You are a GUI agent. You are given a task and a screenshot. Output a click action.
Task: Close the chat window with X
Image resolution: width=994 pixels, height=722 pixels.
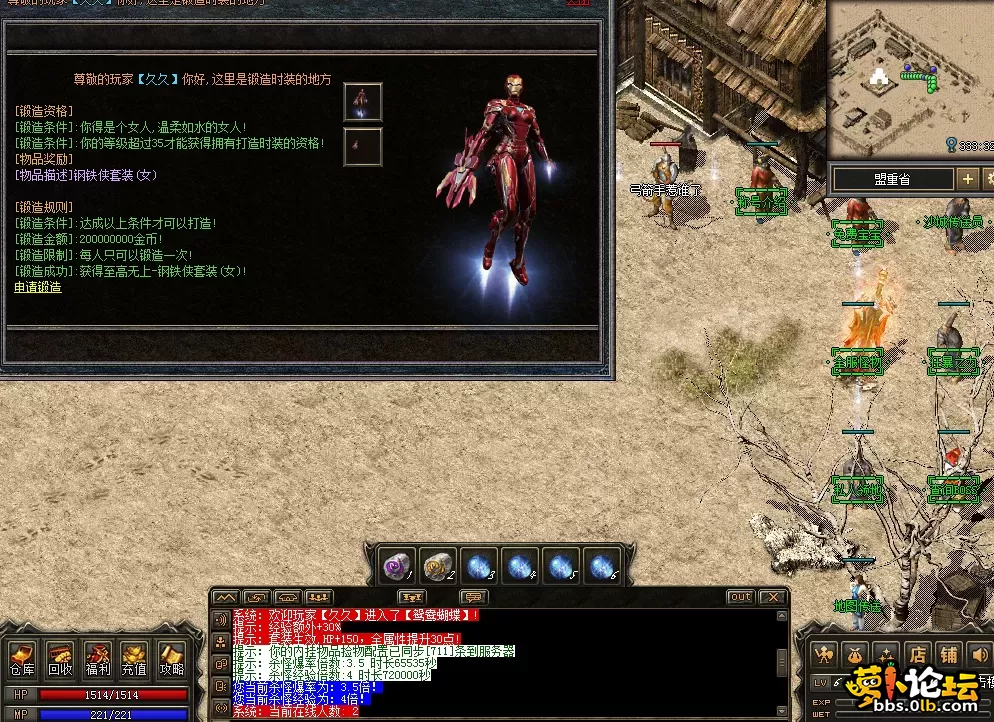tap(771, 597)
